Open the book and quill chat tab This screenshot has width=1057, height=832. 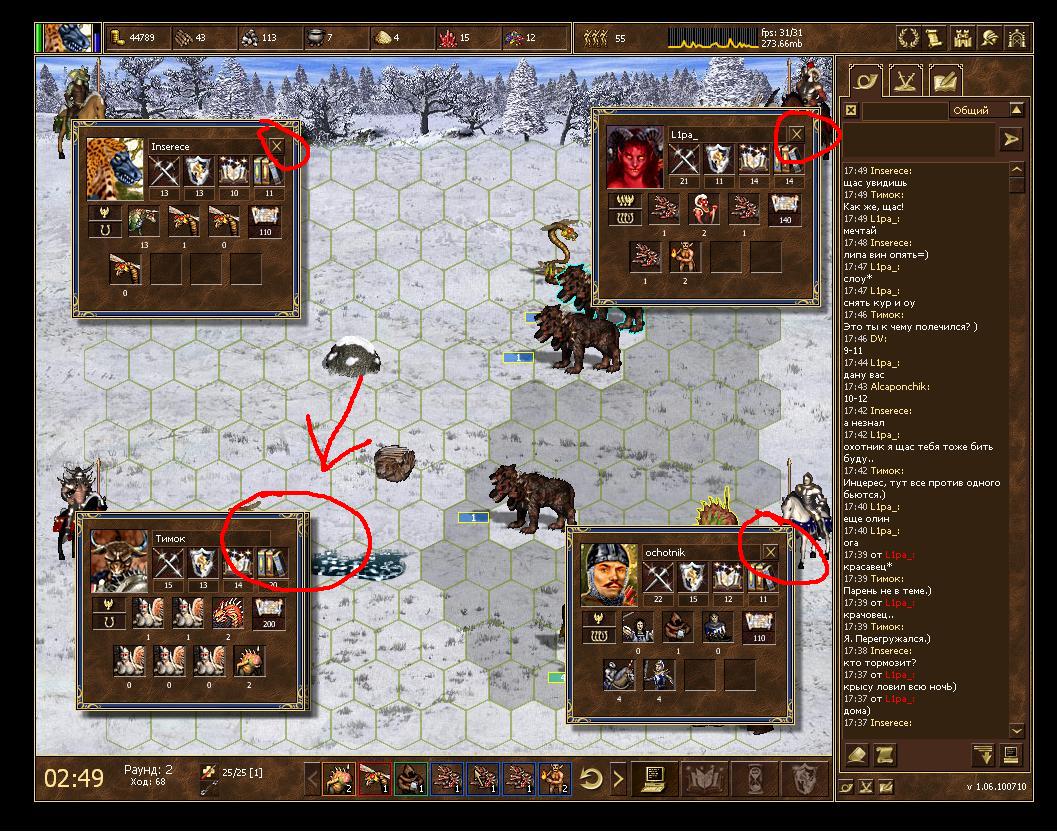tap(944, 79)
